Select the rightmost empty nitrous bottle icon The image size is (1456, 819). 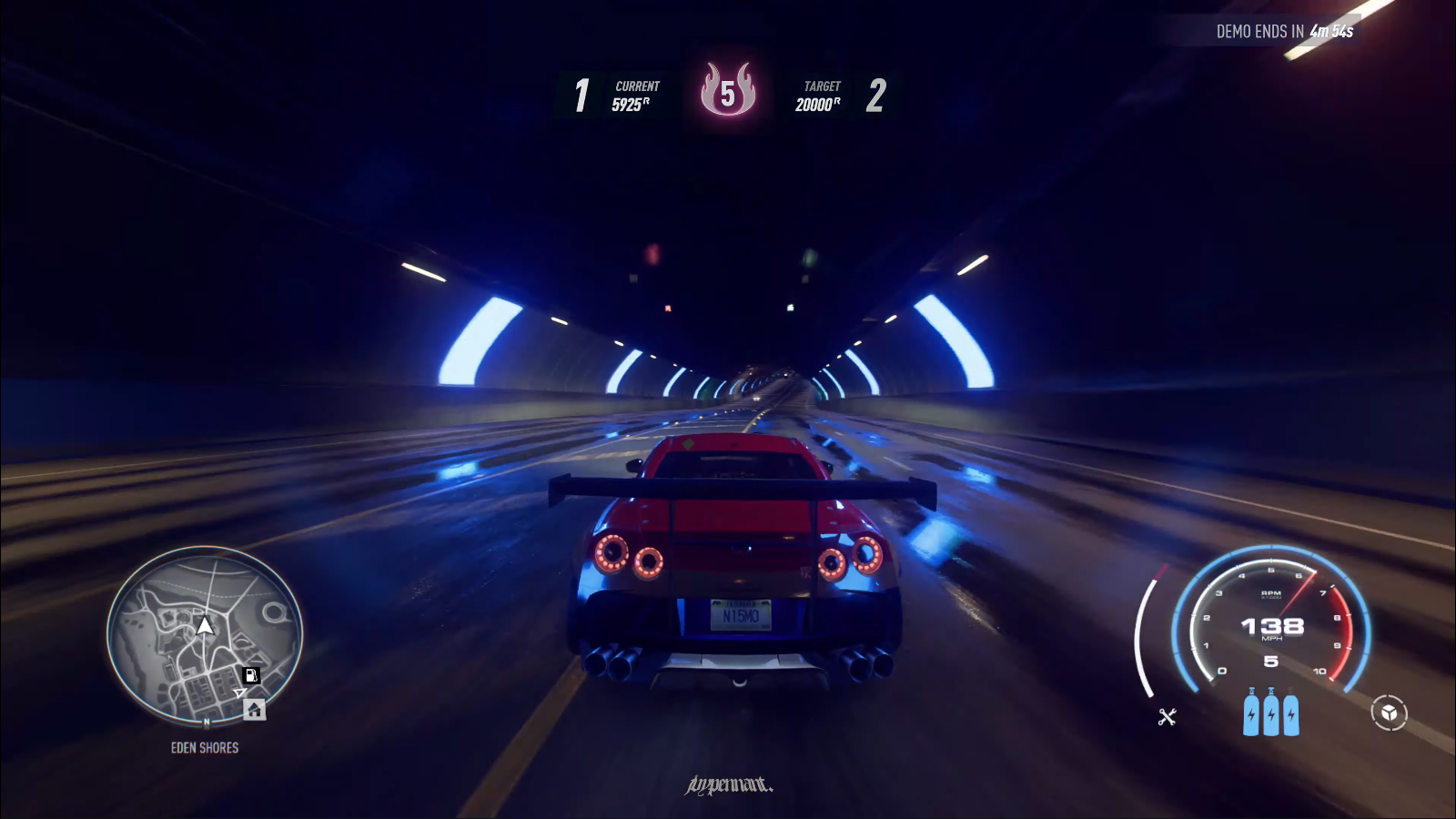click(1290, 714)
